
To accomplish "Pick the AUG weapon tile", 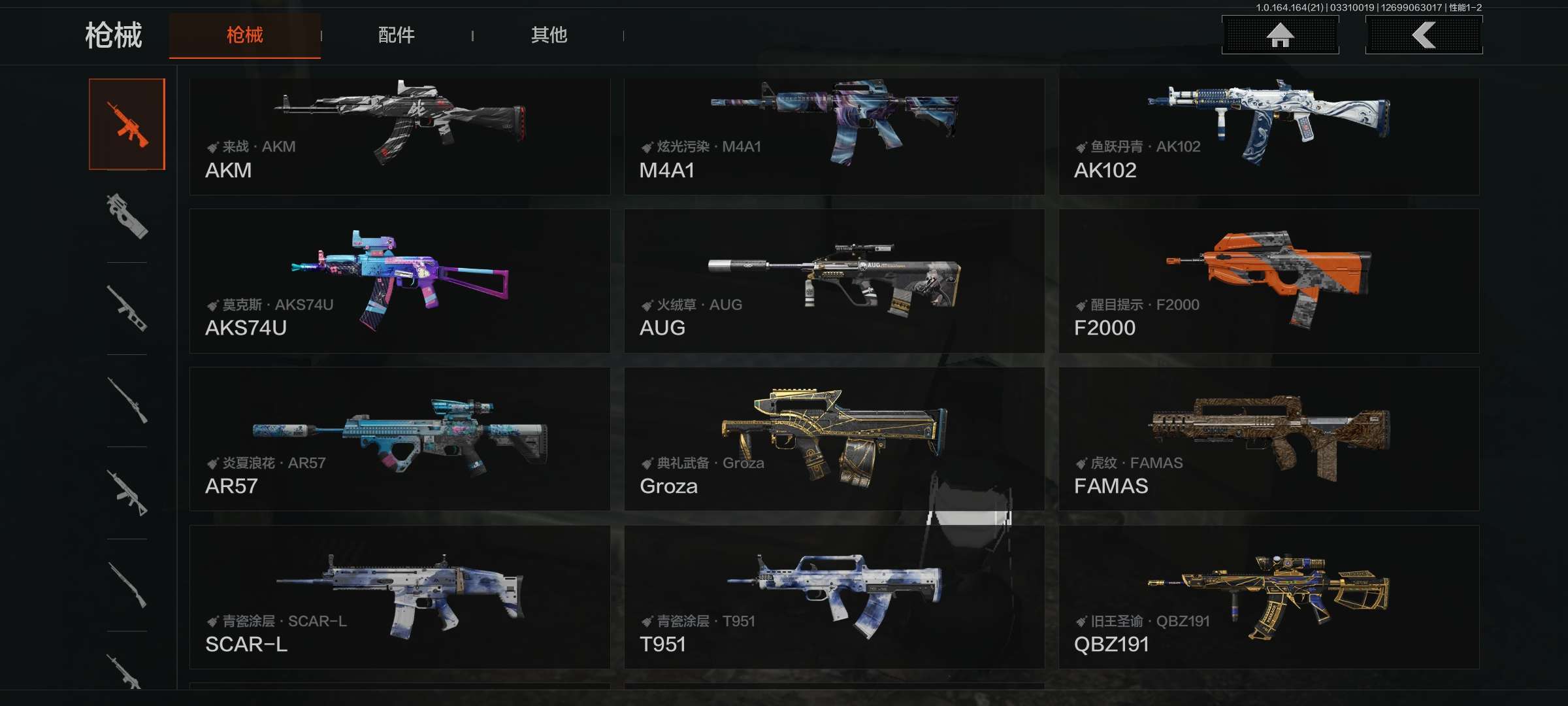I will pyautogui.click(x=834, y=281).
